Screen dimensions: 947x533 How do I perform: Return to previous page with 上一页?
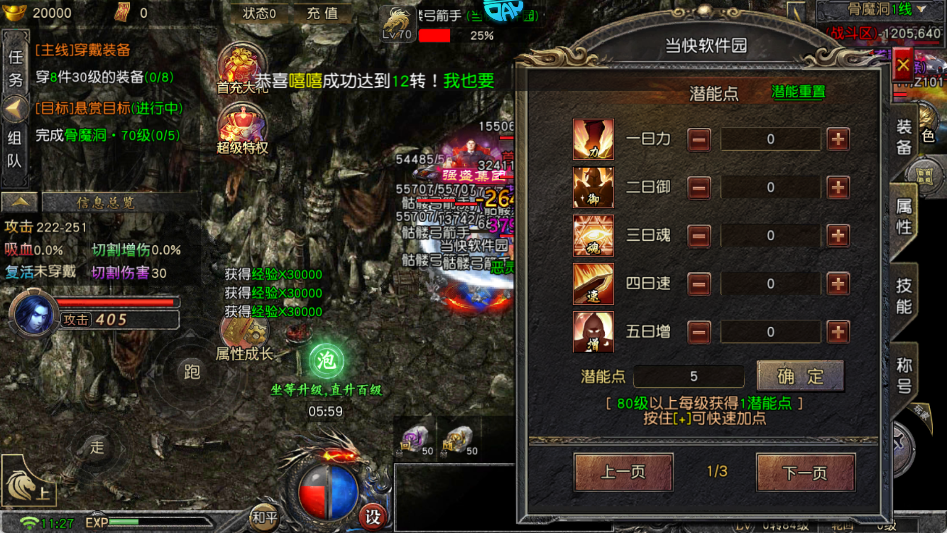623,472
